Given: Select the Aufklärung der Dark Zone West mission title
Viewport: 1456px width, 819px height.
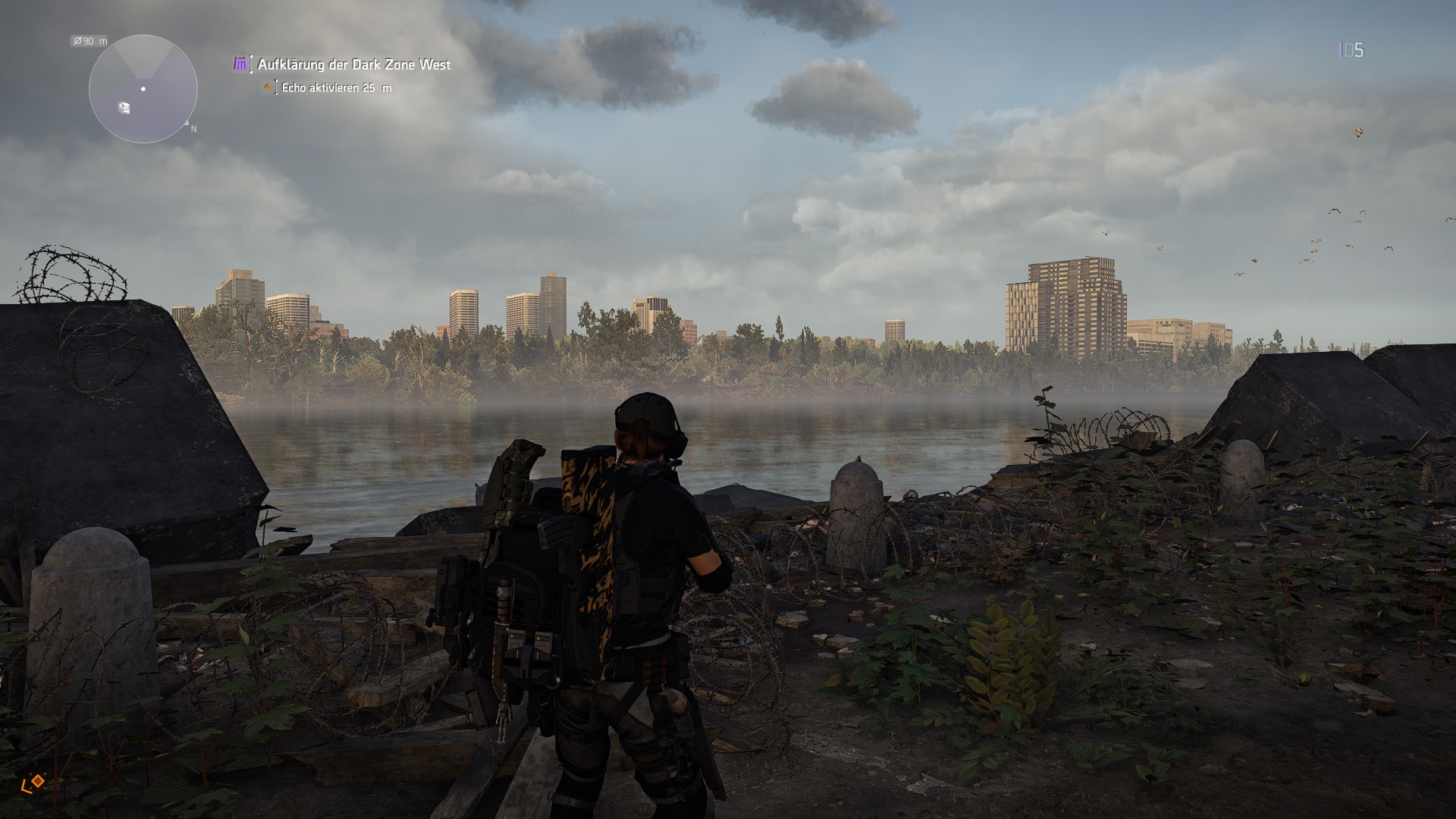Looking at the screenshot, I should (x=353, y=65).
